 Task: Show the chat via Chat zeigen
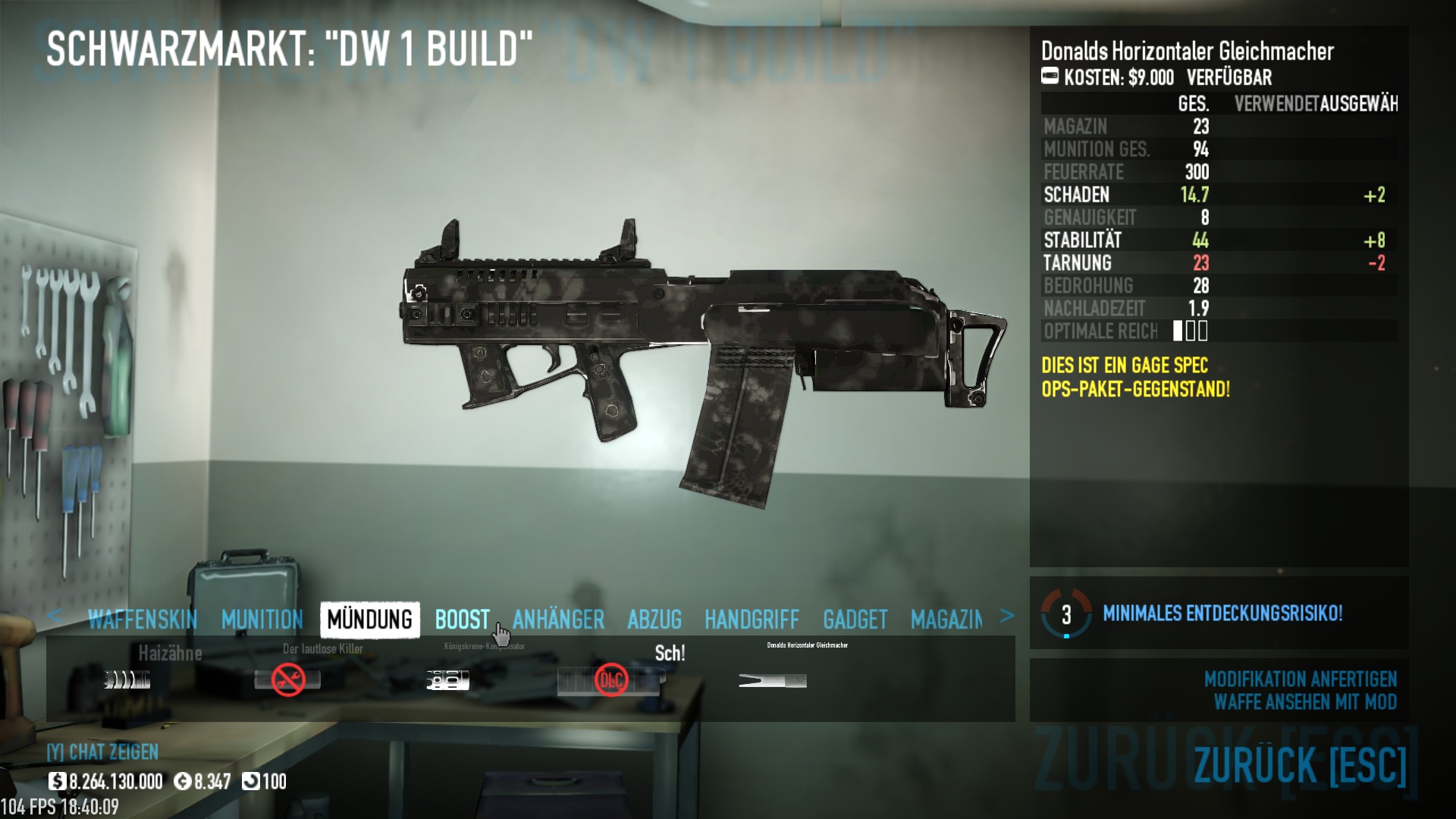pos(102,752)
